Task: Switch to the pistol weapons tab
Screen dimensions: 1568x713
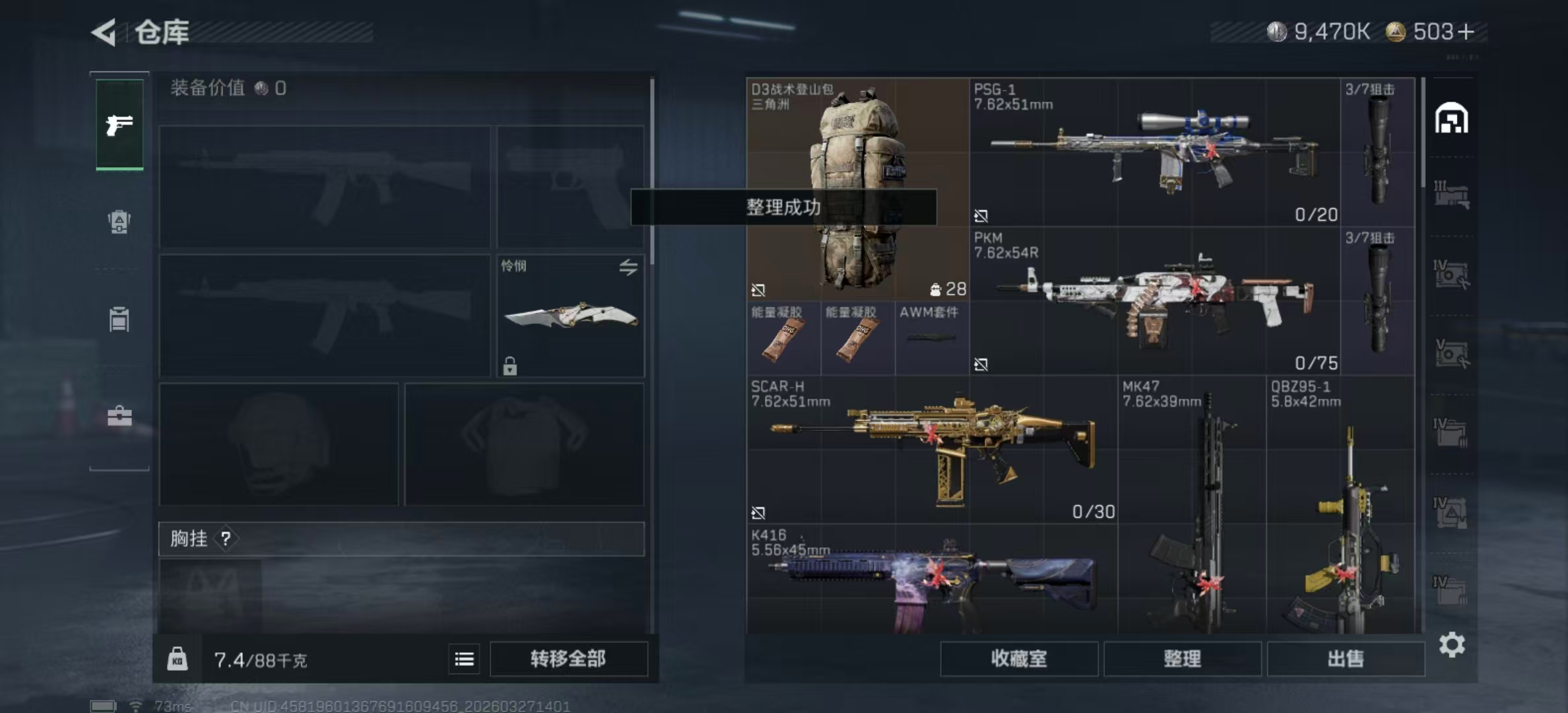Action: click(x=119, y=125)
